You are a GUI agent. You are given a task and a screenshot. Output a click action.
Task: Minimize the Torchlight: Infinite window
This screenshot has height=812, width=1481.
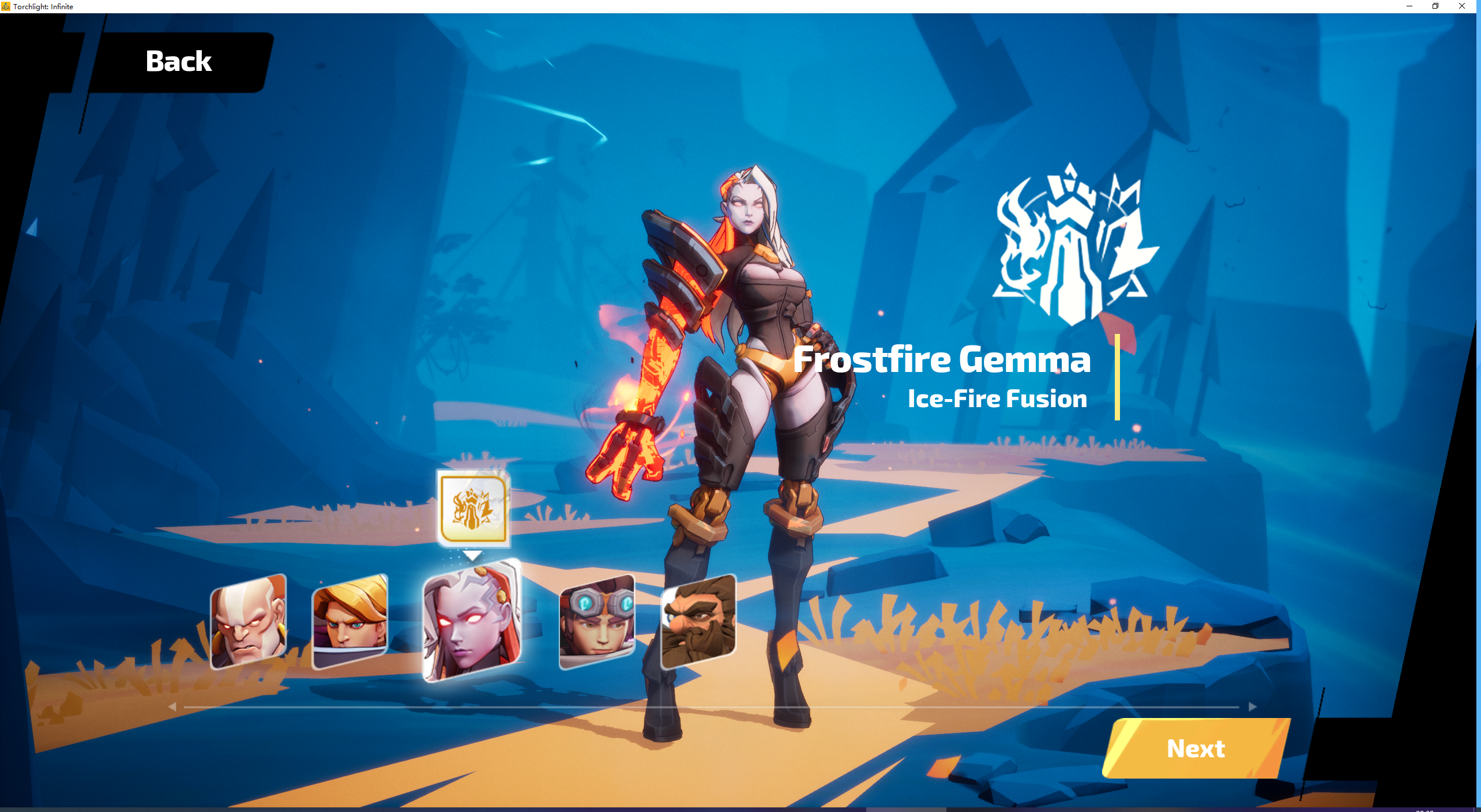click(x=1408, y=6)
